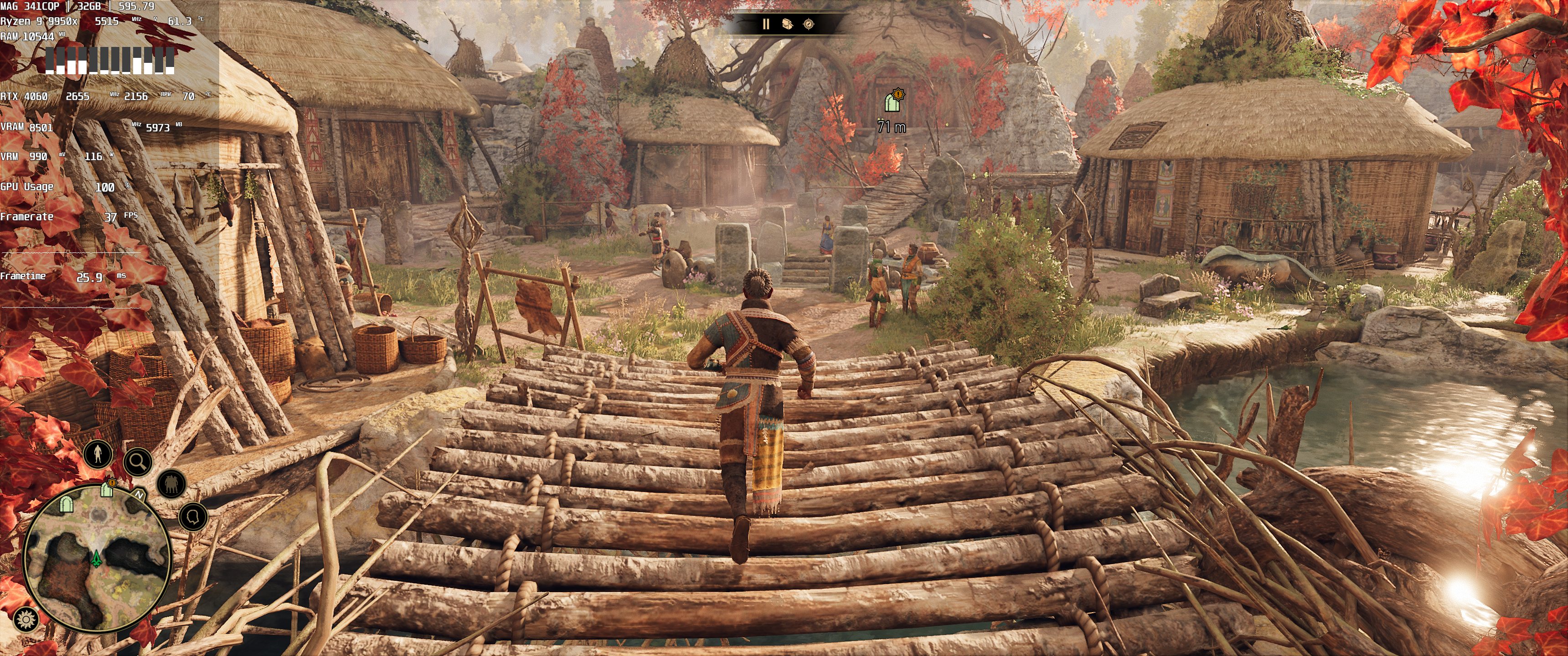1568x656 pixels.
Task: Open the backpack inventory icon
Action: pyautogui.click(x=787, y=24)
